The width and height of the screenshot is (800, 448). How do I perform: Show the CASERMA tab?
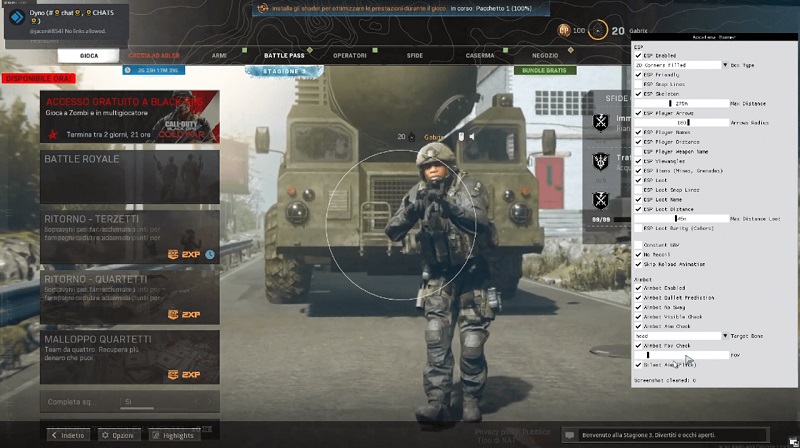coord(478,56)
